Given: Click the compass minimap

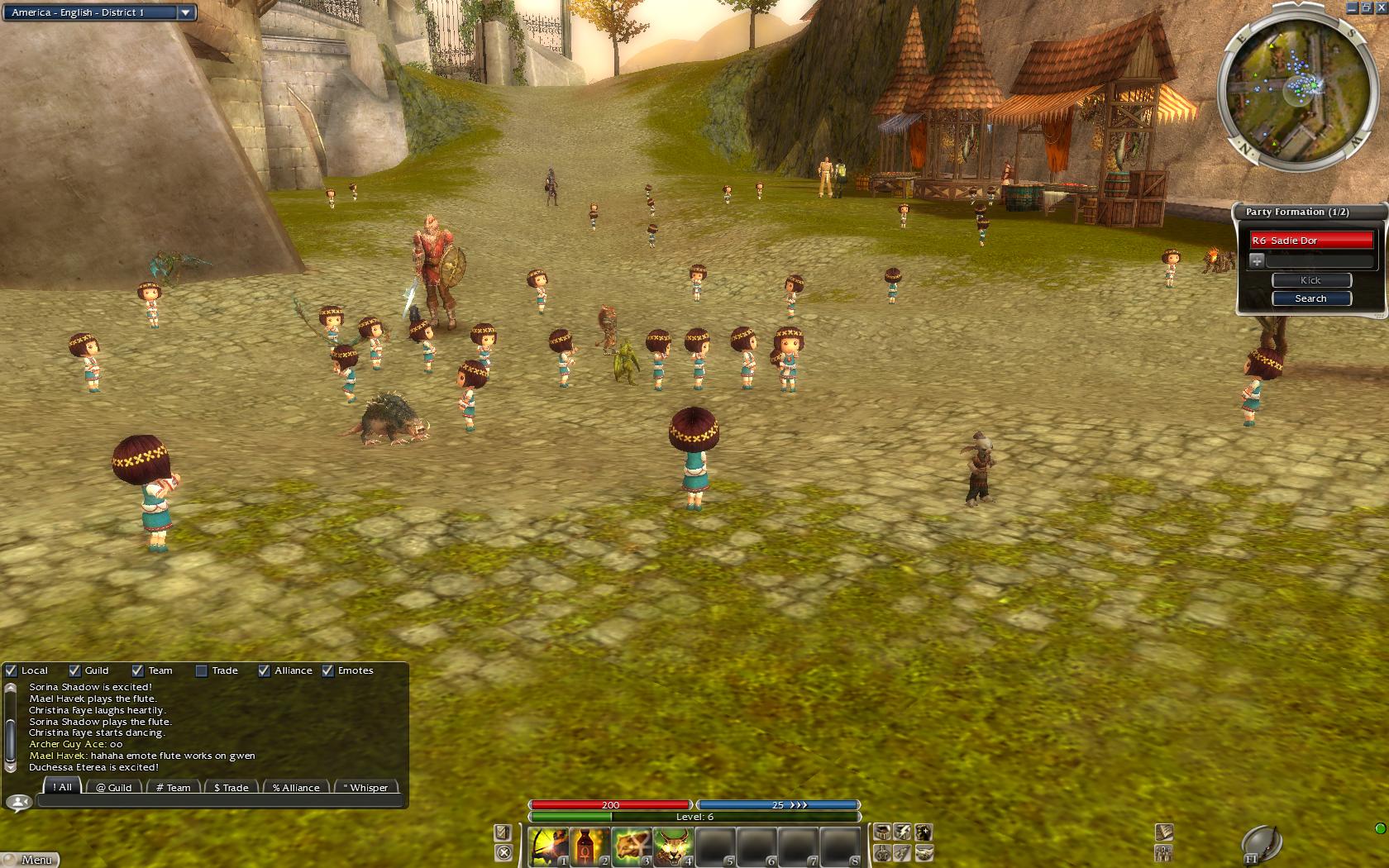Looking at the screenshot, I should click(1291, 85).
